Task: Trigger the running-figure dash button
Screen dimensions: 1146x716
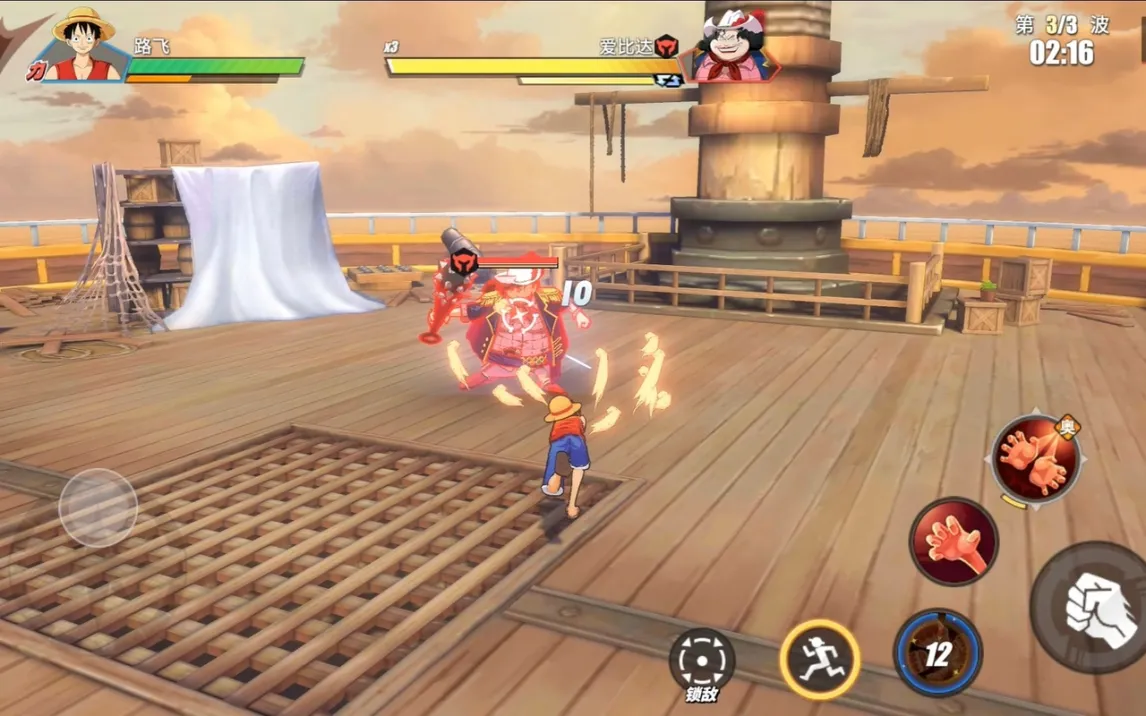Action: pyautogui.click(x=820, y=659)
